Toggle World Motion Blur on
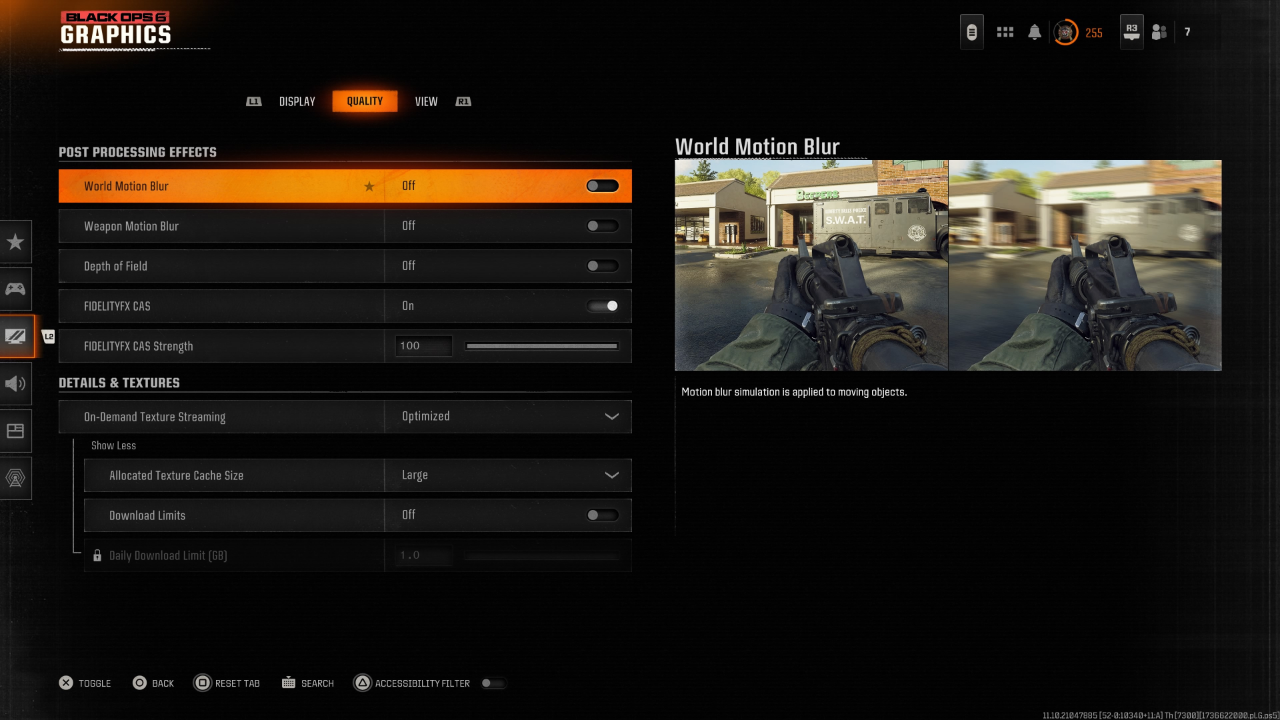 [602, 186]
